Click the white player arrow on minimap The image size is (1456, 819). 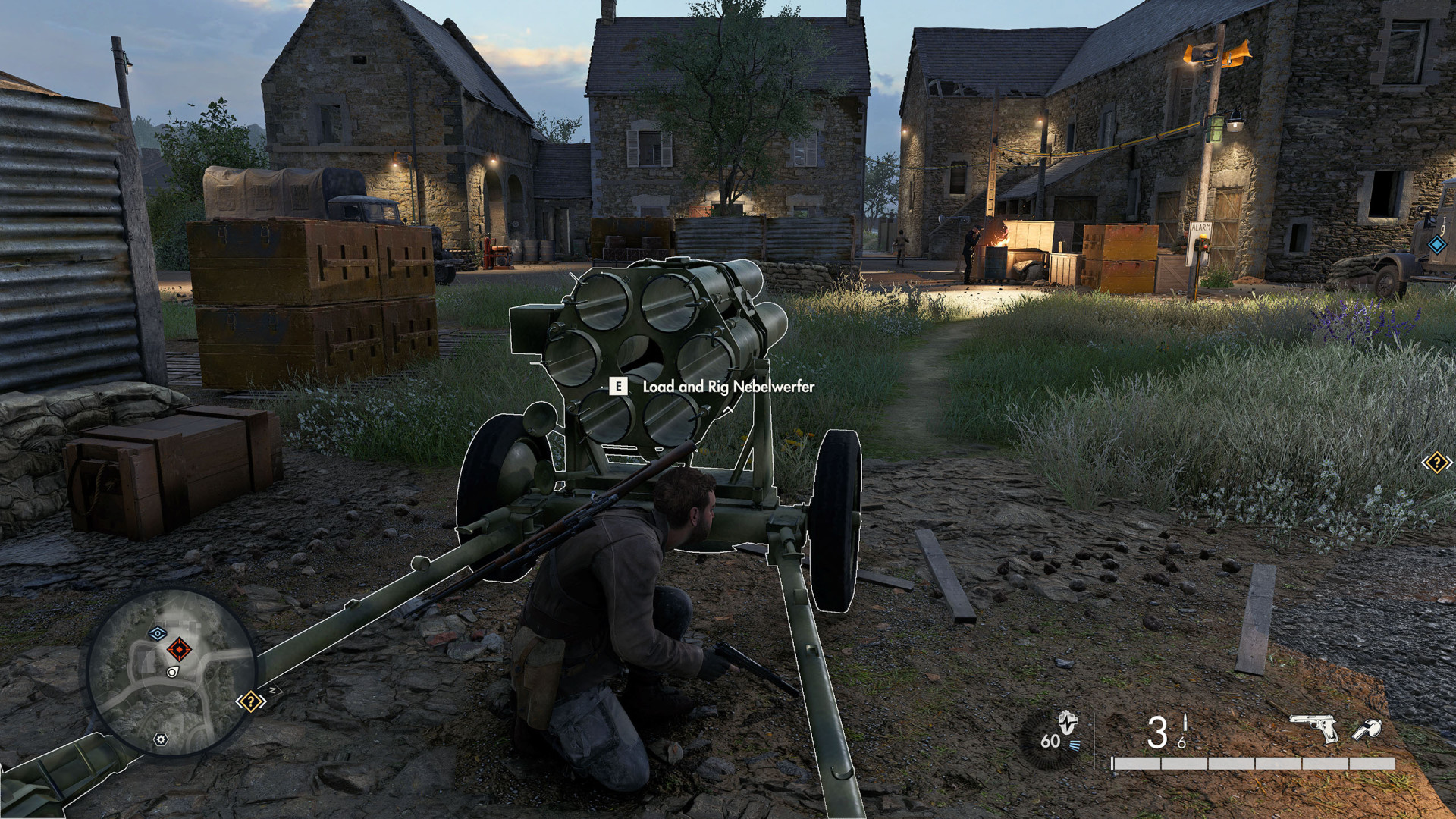[172, 672]
